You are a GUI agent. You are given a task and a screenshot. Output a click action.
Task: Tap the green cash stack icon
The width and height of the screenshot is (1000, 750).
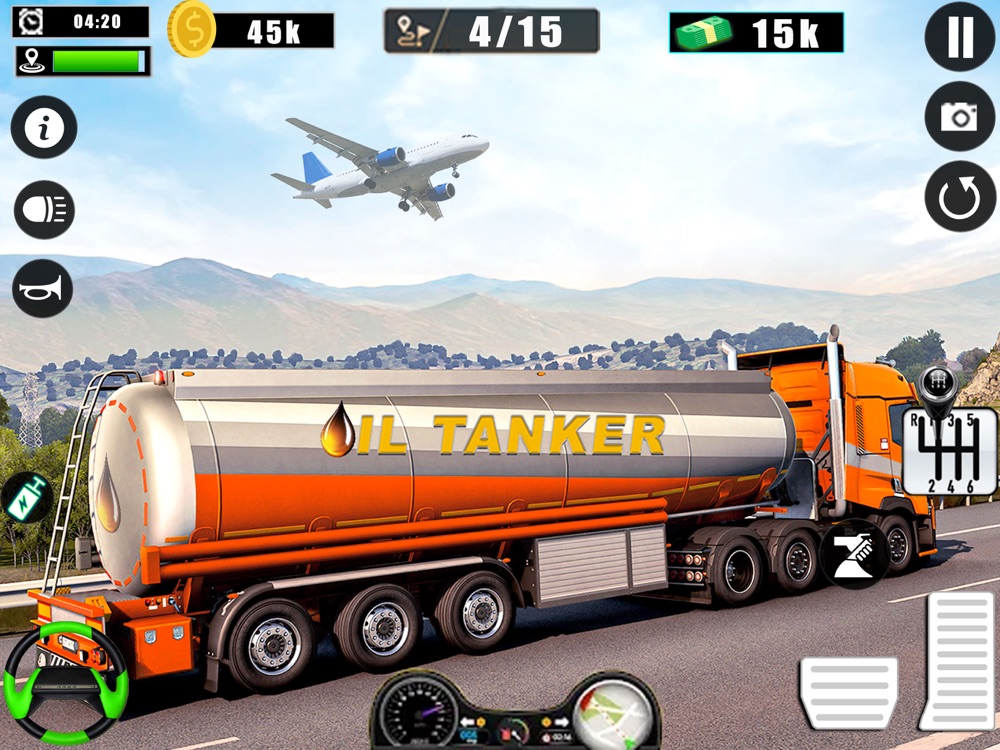(703, 33)
